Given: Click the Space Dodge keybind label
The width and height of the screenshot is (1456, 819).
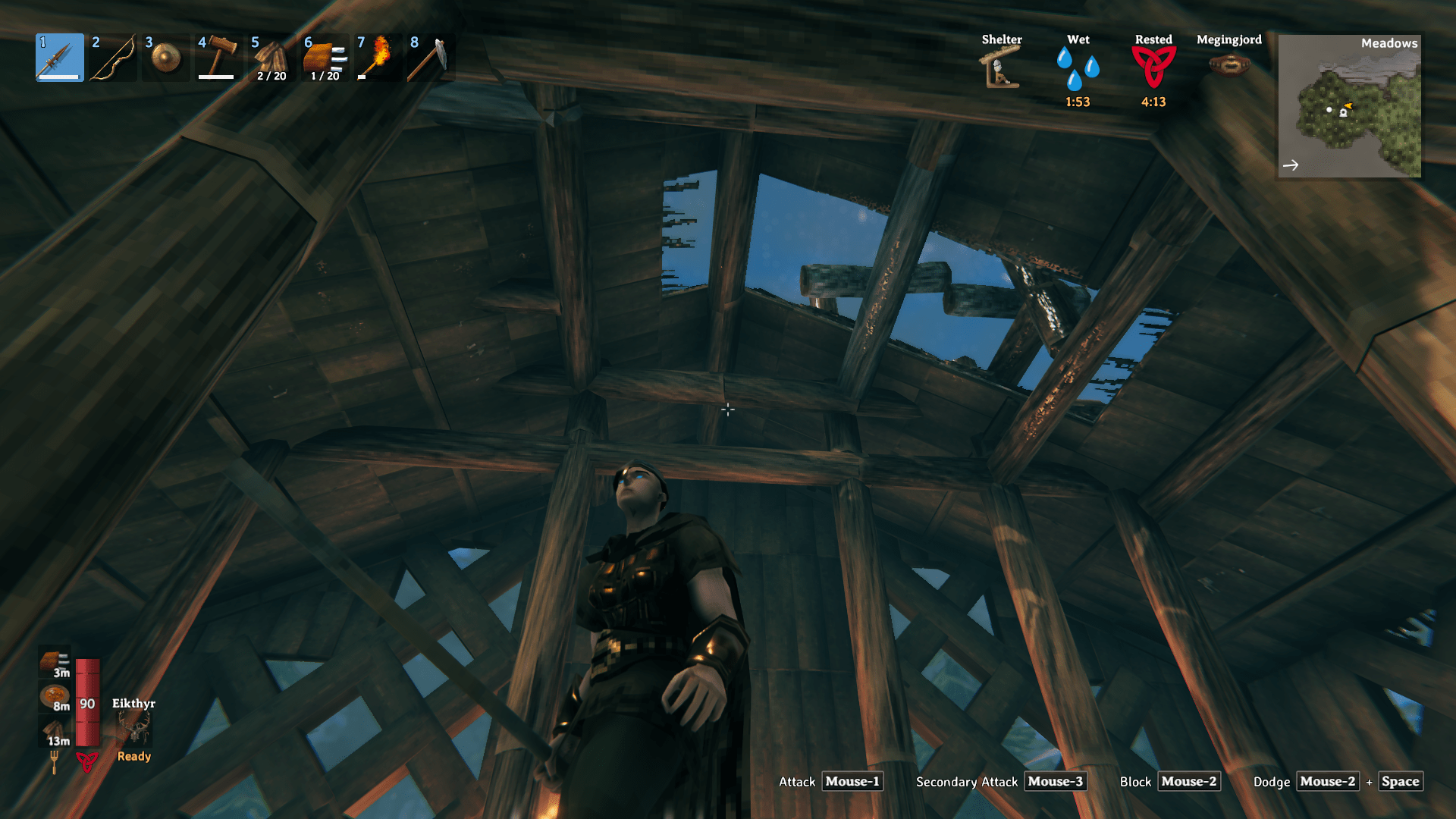Looking at the screenshot, I should (x=1400, y=781).
